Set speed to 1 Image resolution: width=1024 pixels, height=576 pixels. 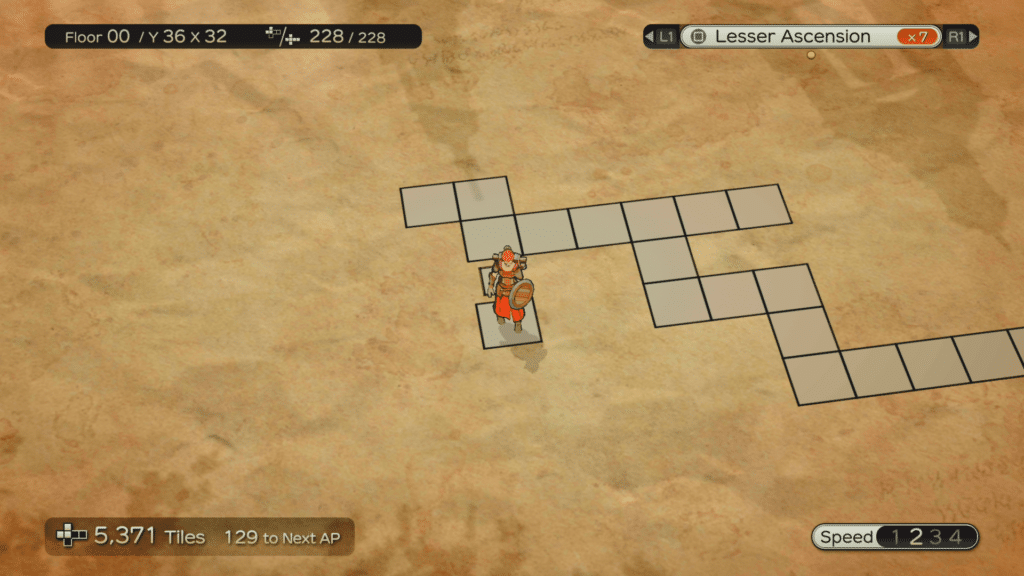point(895,537)
